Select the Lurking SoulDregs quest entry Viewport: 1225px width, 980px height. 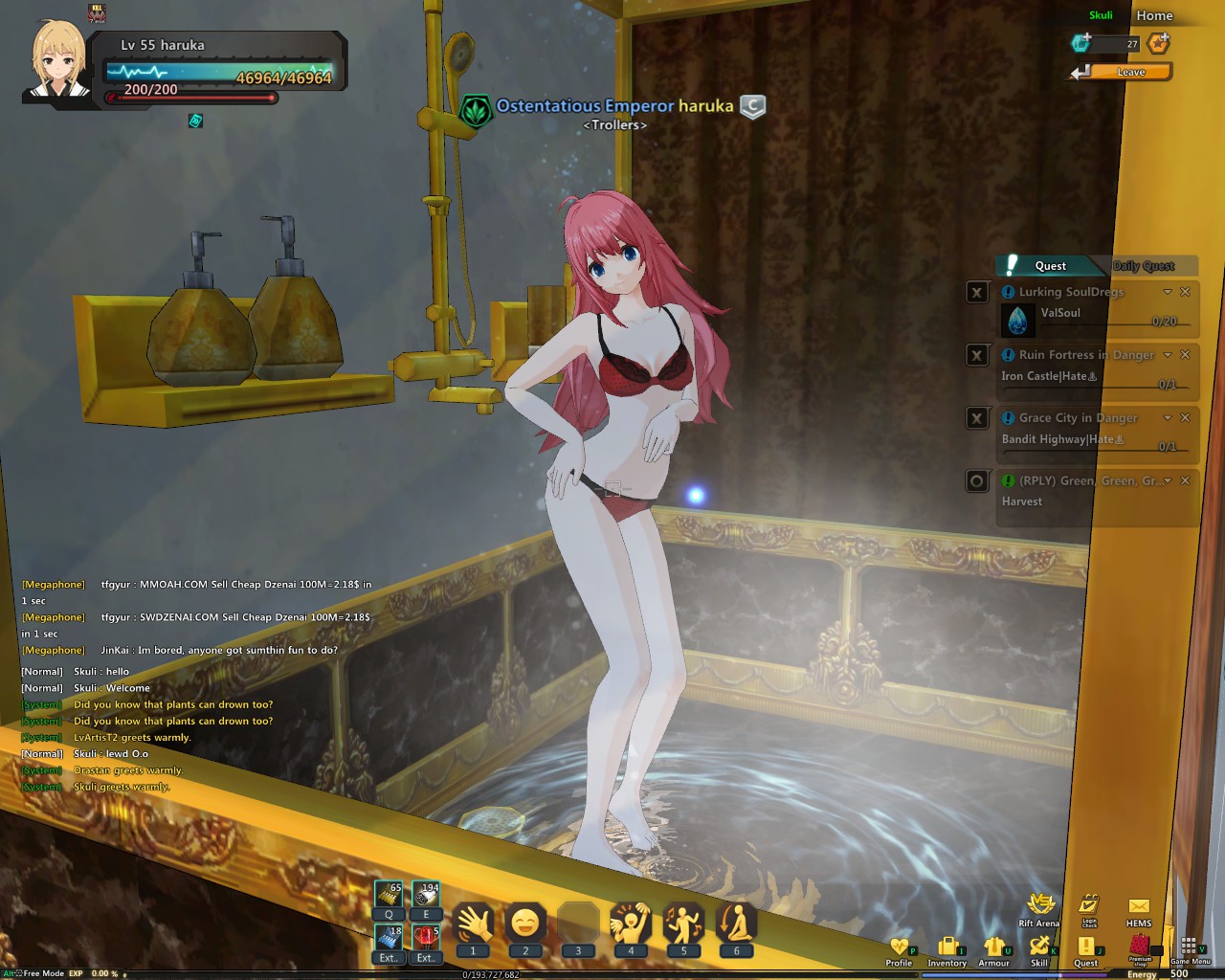[1071, 292]
